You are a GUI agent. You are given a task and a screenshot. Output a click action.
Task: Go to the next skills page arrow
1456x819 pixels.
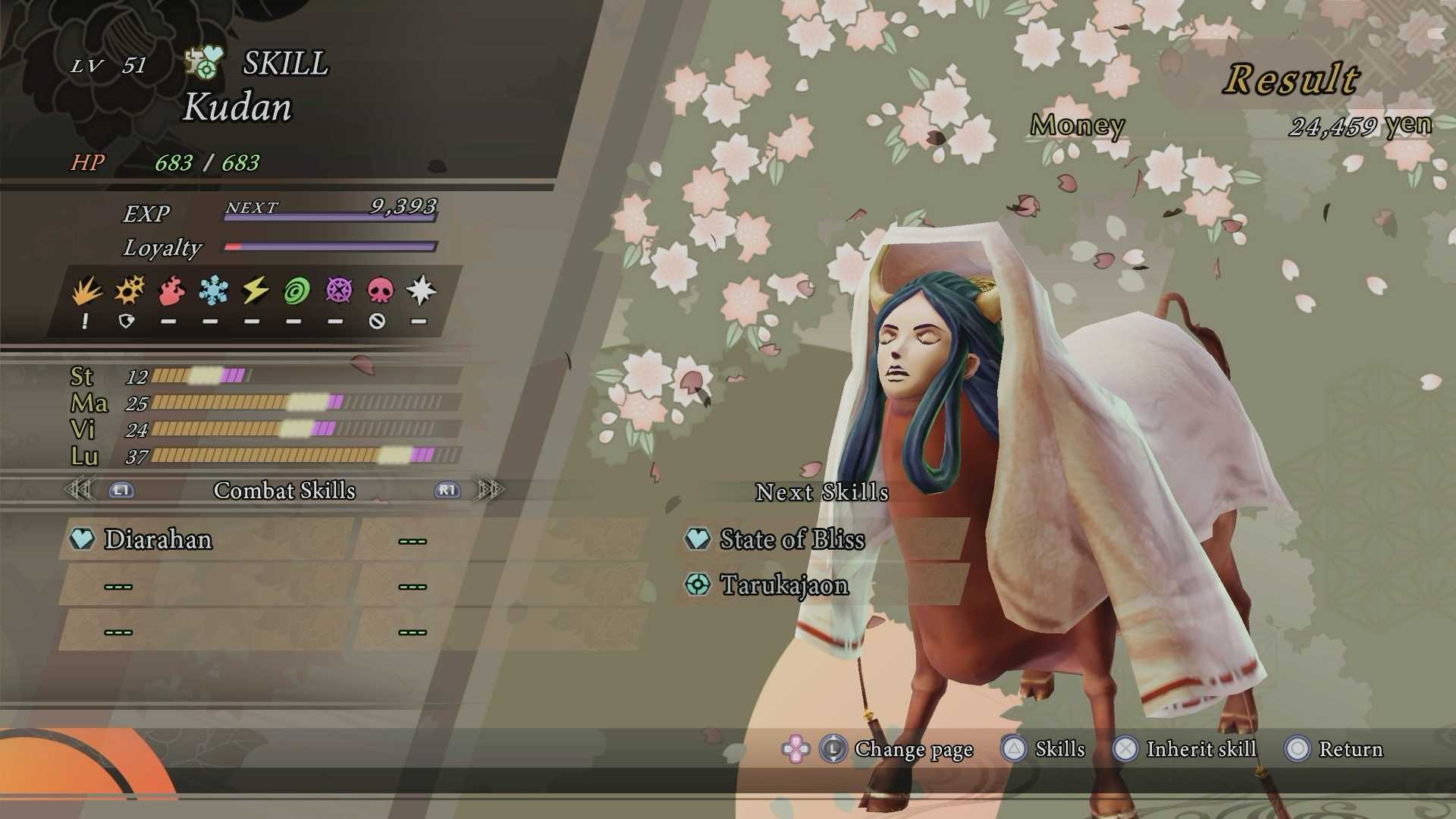point(489,490)
